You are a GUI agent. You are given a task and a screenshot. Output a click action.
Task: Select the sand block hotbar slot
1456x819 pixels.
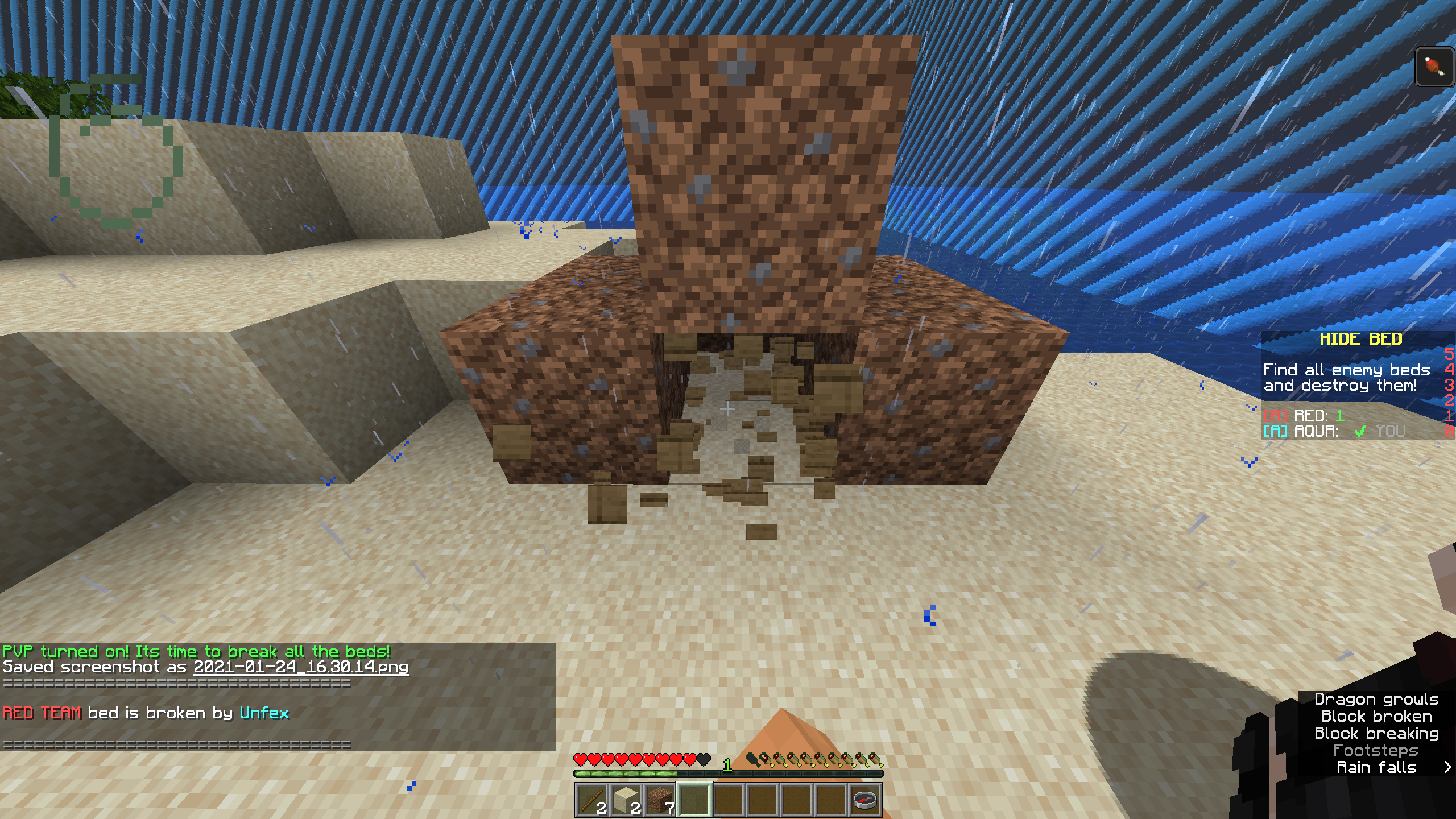[626, 799]
